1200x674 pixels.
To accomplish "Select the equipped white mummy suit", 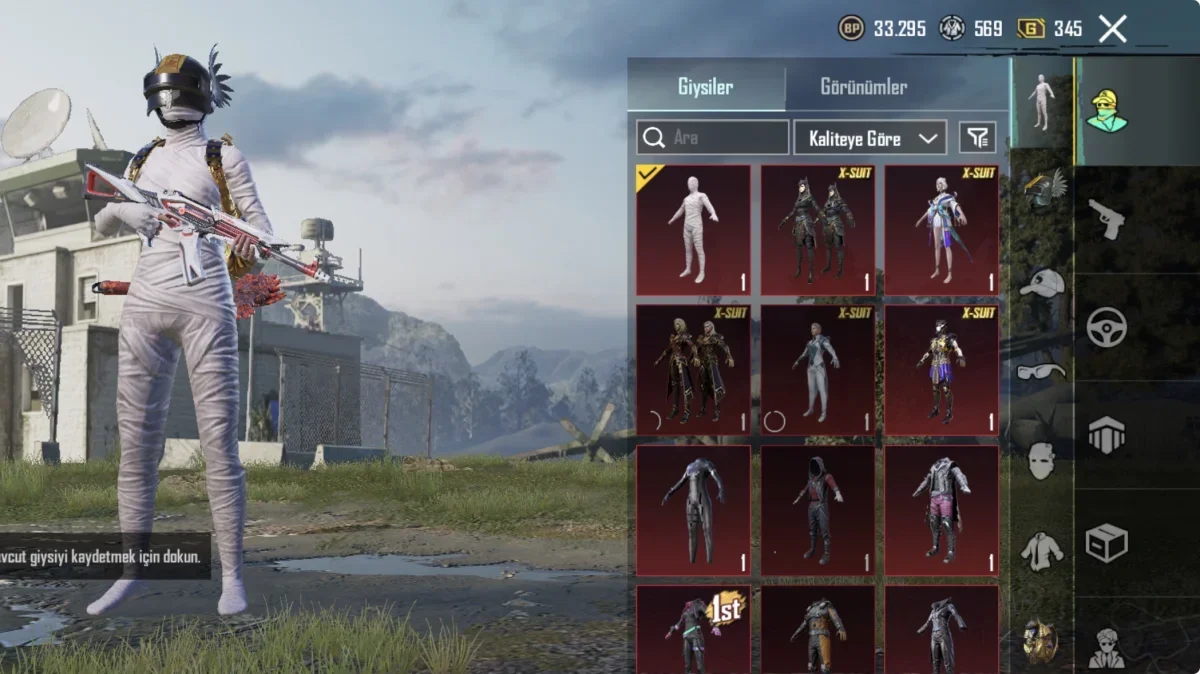I will pos(693,230).
